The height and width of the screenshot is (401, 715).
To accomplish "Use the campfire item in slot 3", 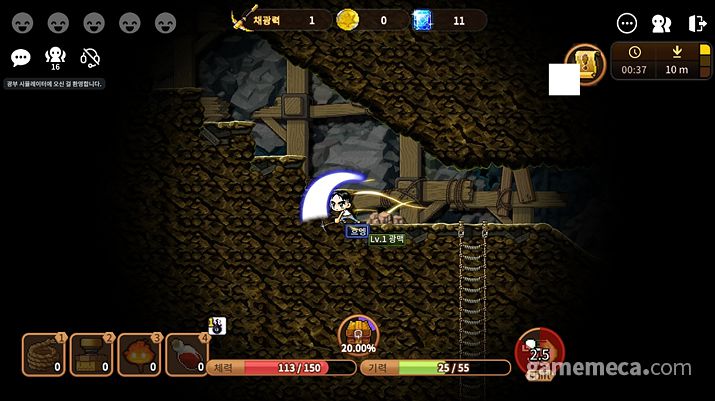I will tap(139, 354).
